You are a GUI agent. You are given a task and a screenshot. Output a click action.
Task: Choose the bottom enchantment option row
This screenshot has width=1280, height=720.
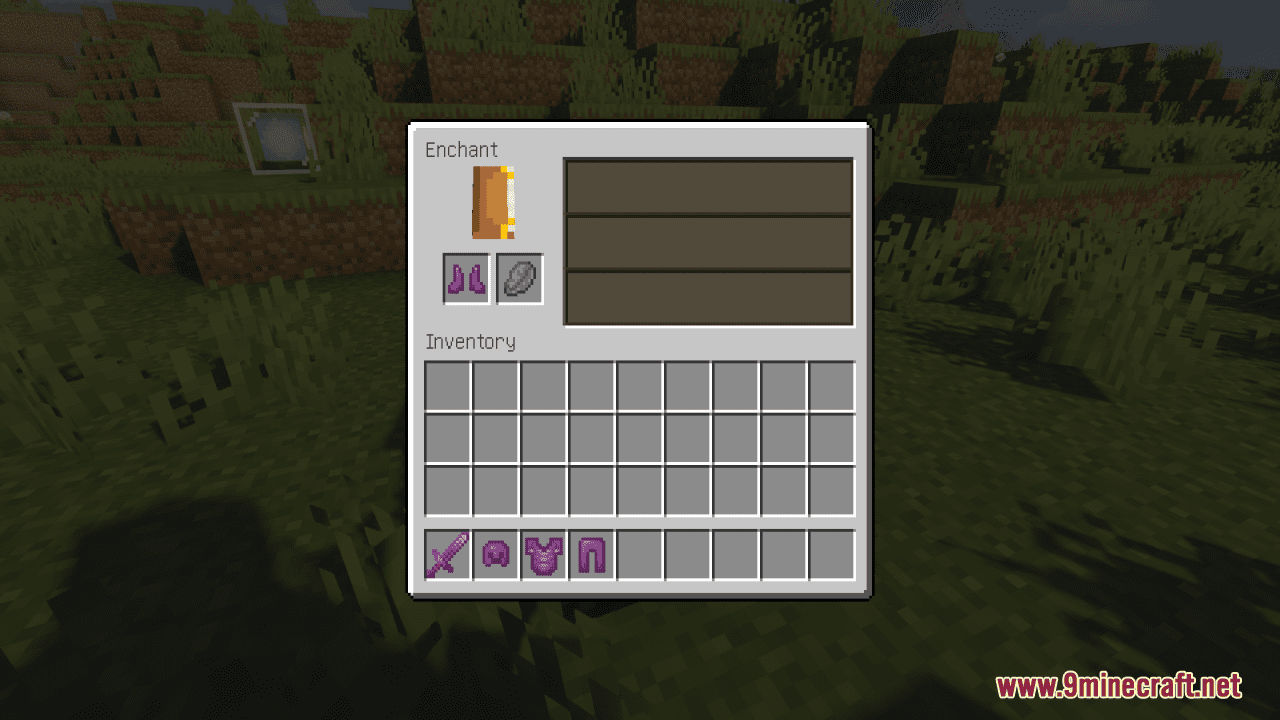tap(708, 297)
